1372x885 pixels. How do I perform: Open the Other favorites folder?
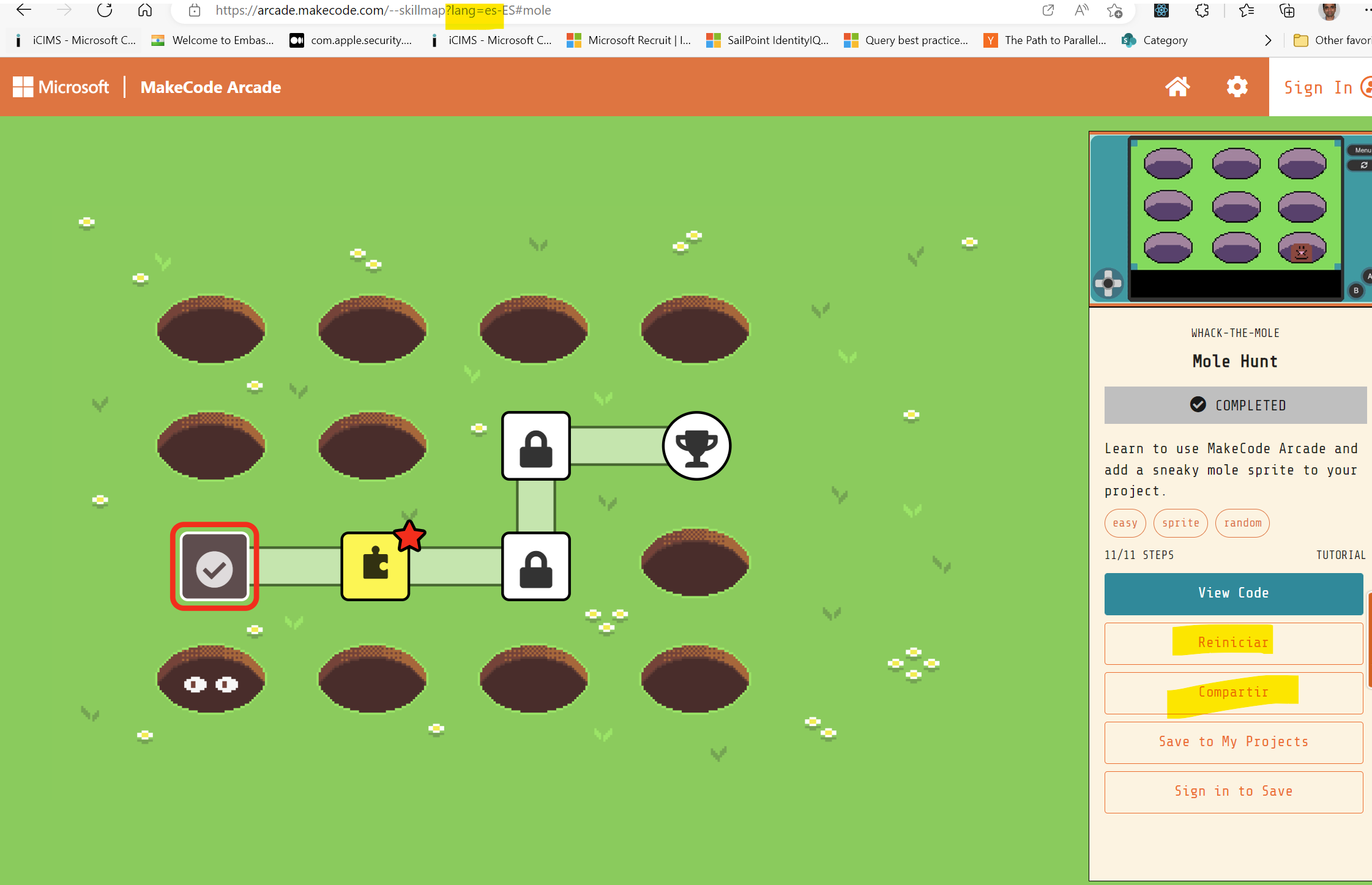(x=1301, y=40)
